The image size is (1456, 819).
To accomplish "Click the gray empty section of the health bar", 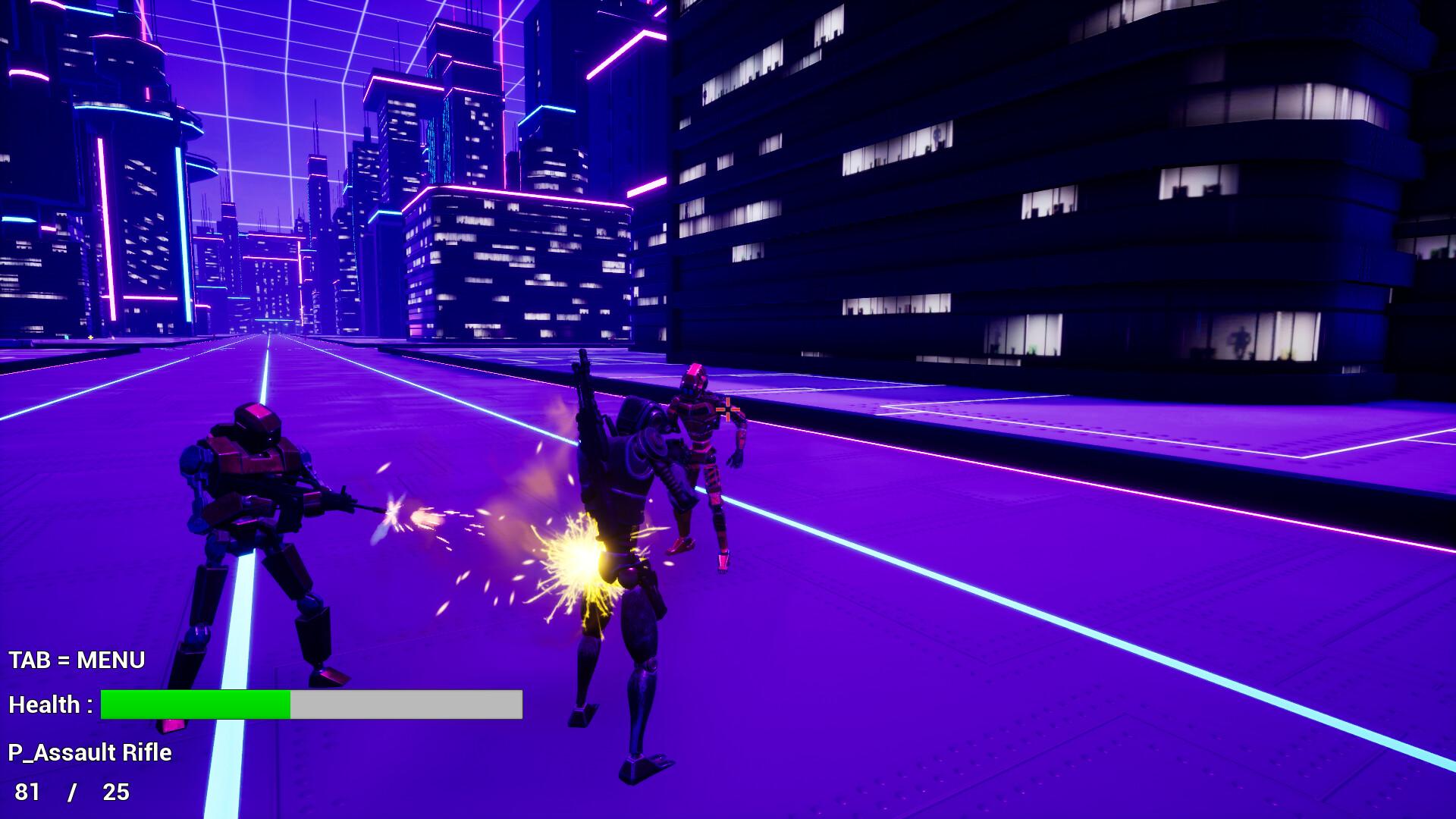I will (406, 705).
